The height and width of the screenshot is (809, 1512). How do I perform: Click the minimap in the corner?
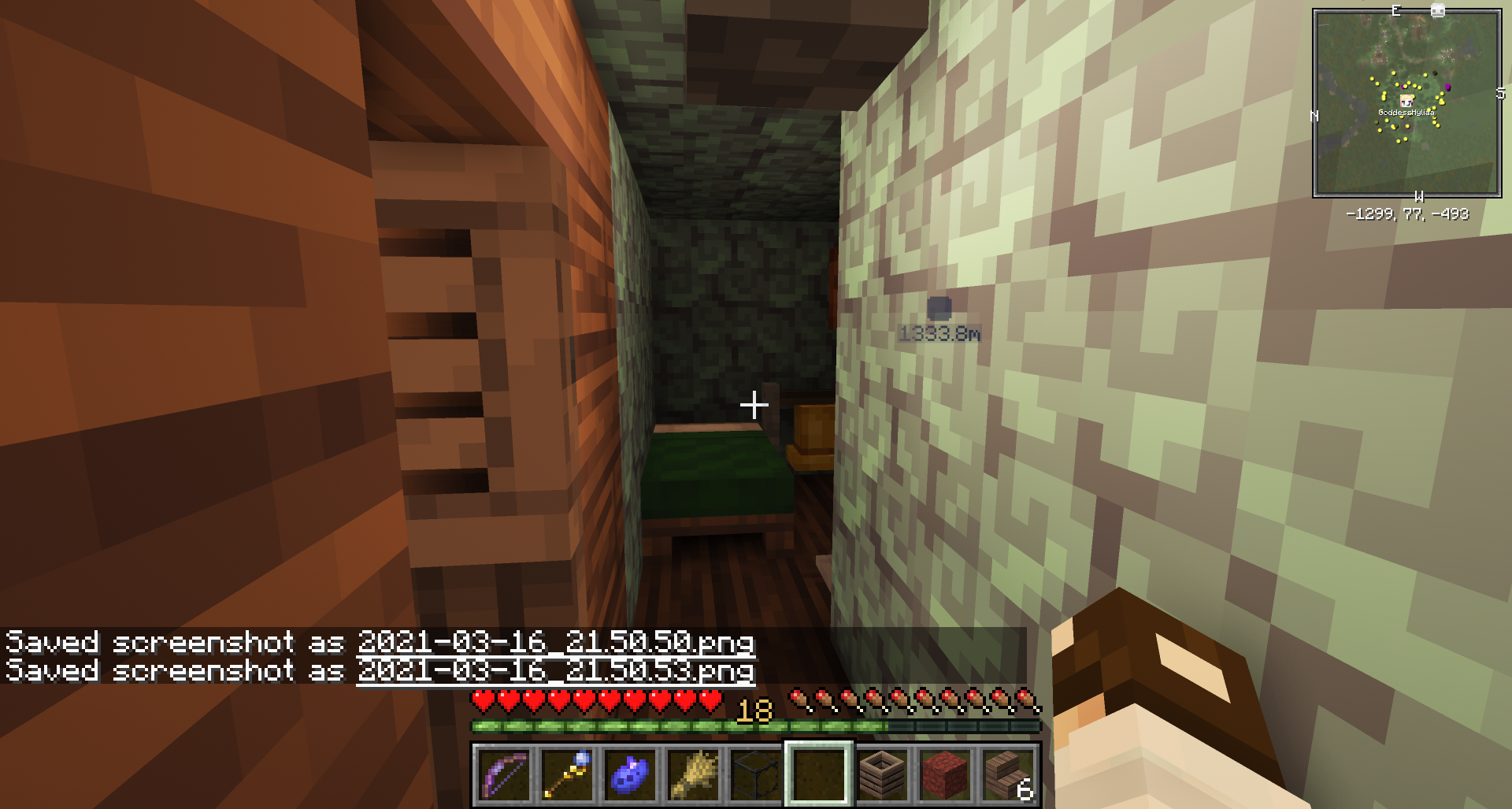(1406, 103)
